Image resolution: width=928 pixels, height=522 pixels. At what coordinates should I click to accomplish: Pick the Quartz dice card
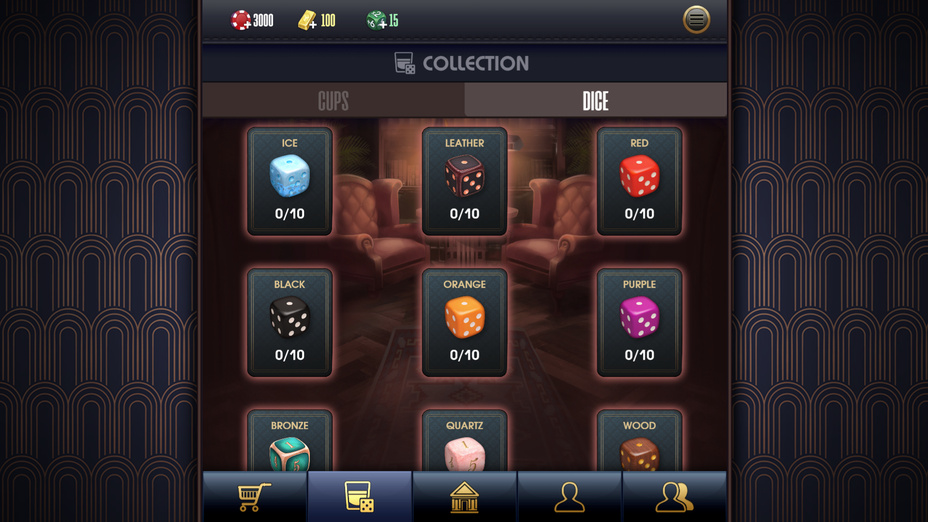[x=464, y=443]
